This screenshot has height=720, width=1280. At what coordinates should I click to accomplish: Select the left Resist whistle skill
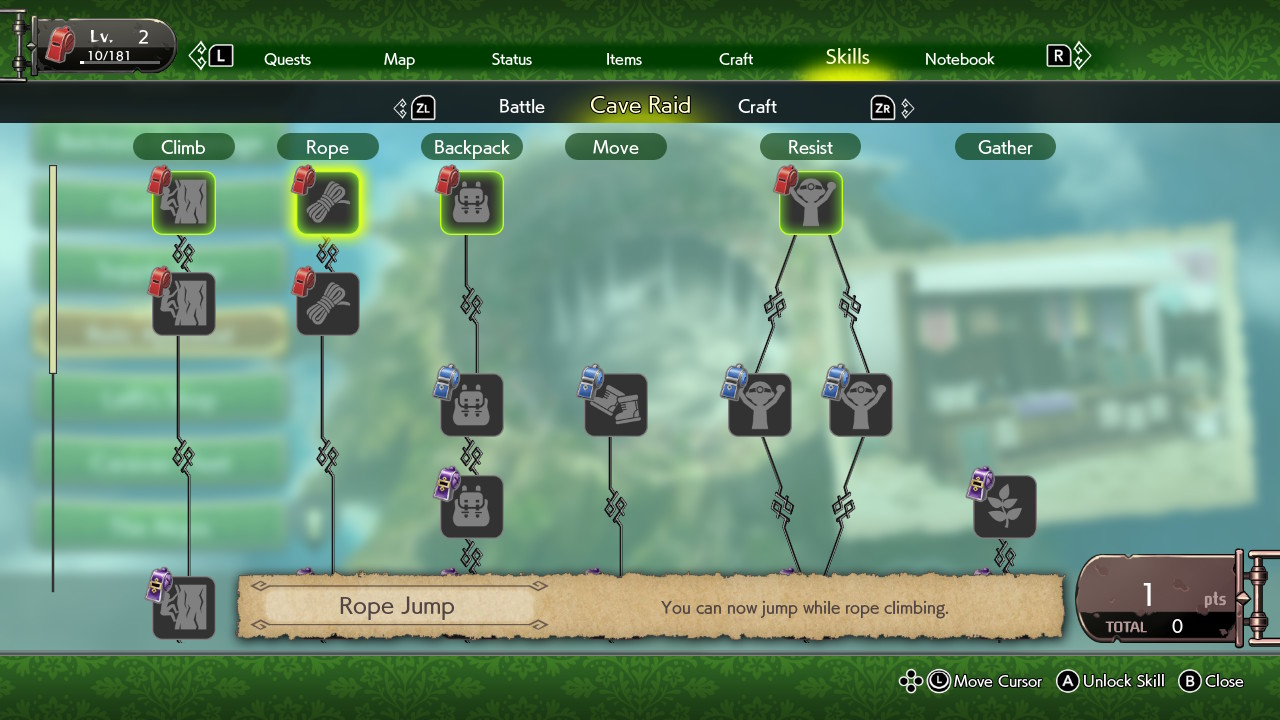(759, 404)
